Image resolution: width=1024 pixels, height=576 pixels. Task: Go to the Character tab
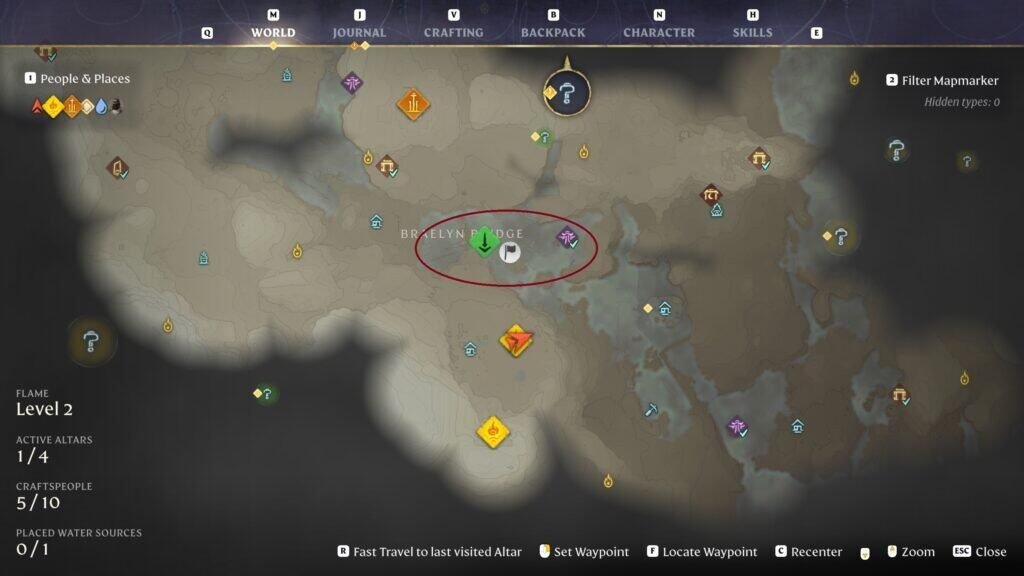pyautogui.click(x=658, y=32)
